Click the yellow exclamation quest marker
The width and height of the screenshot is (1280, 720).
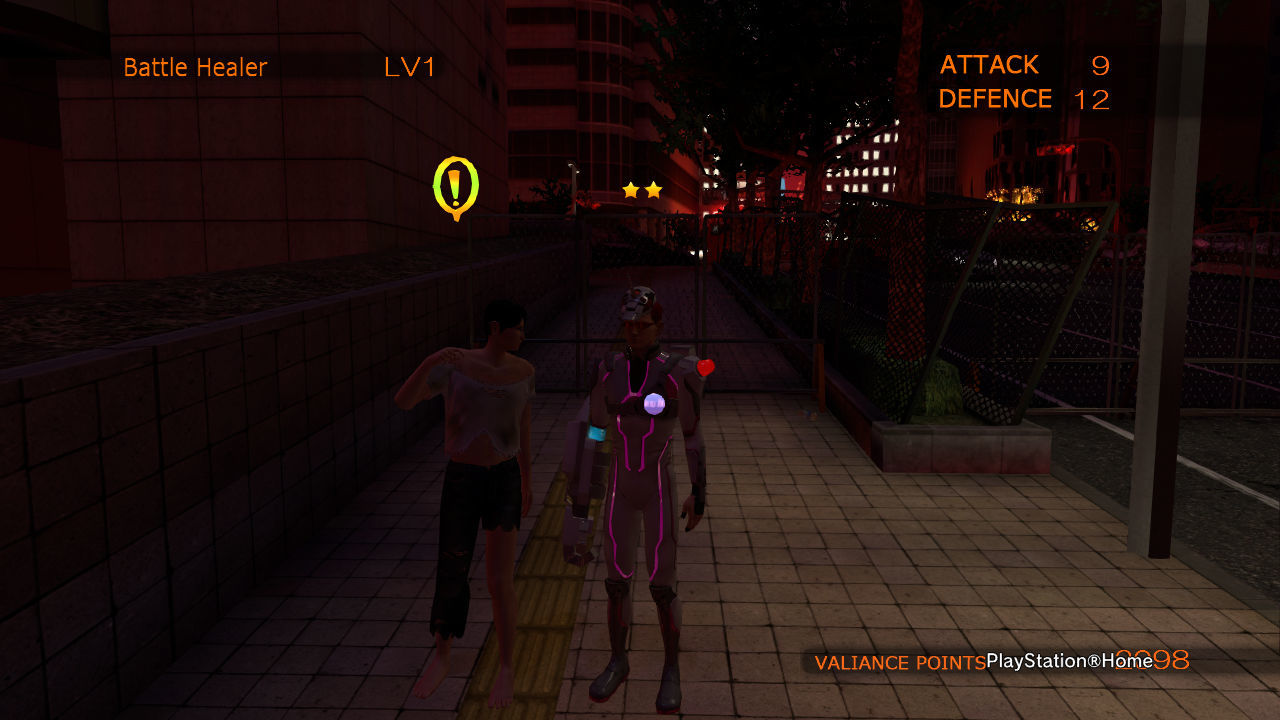[x=455, y=186]
